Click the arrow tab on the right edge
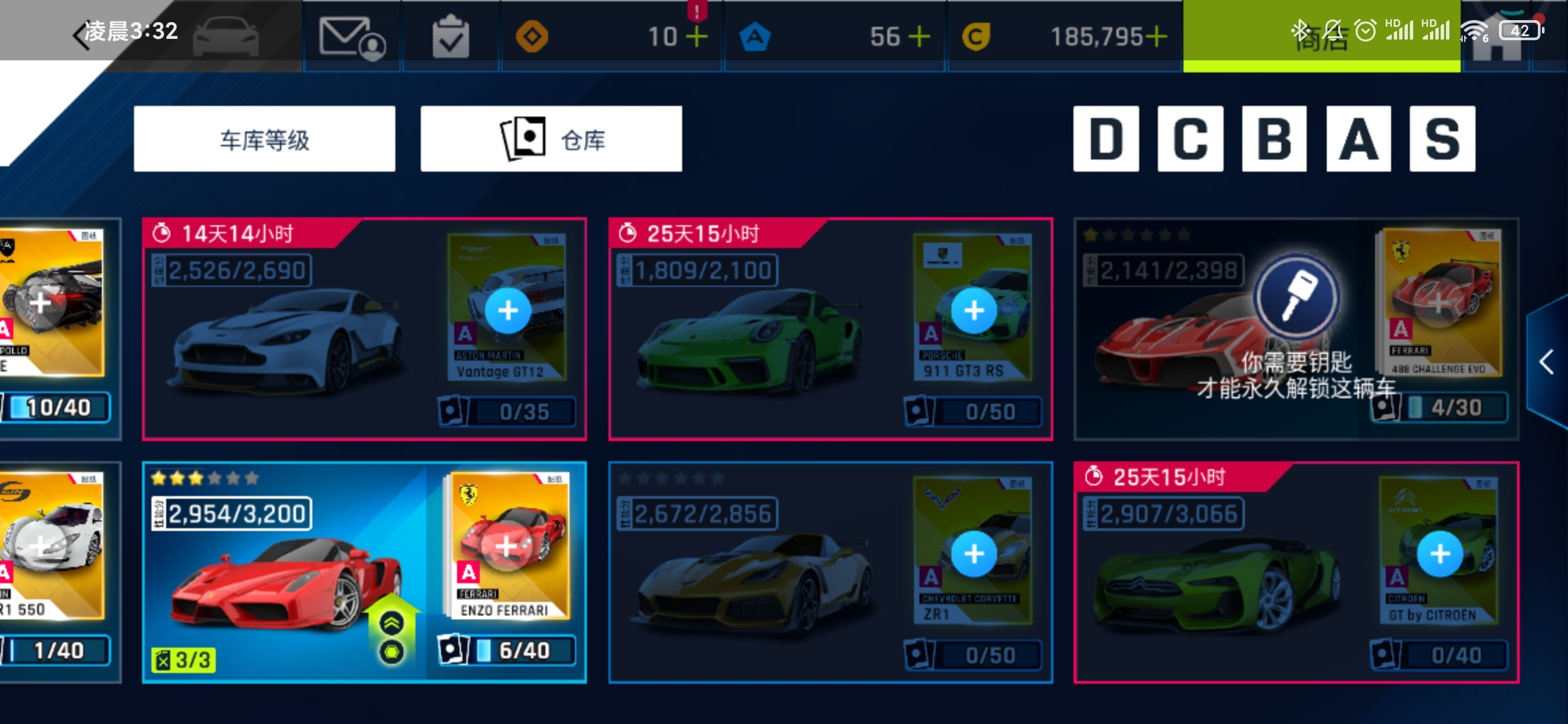 (1547, 362)
